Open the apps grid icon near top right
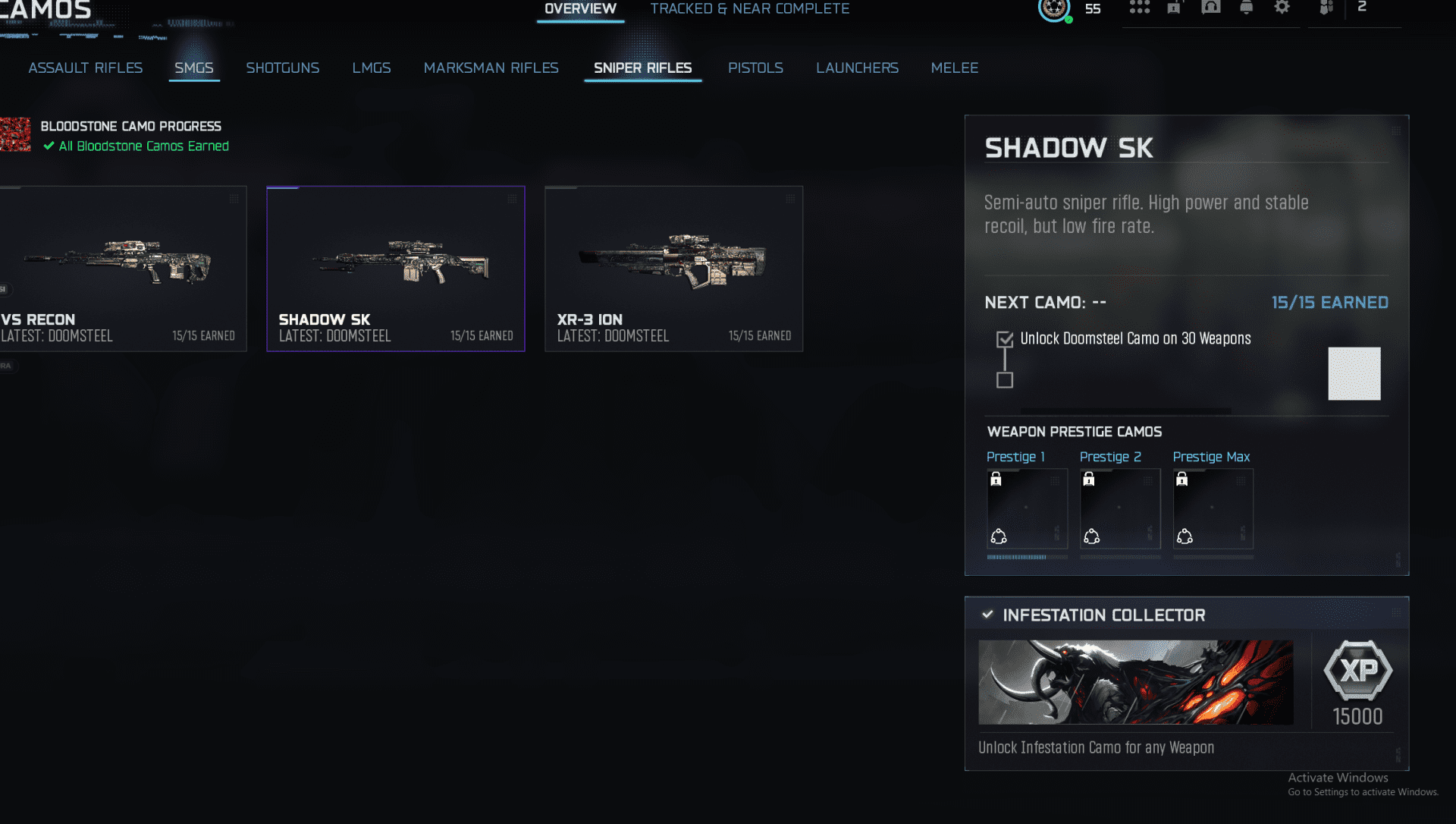1456x824 pixels. click(x=1141, y=8)
